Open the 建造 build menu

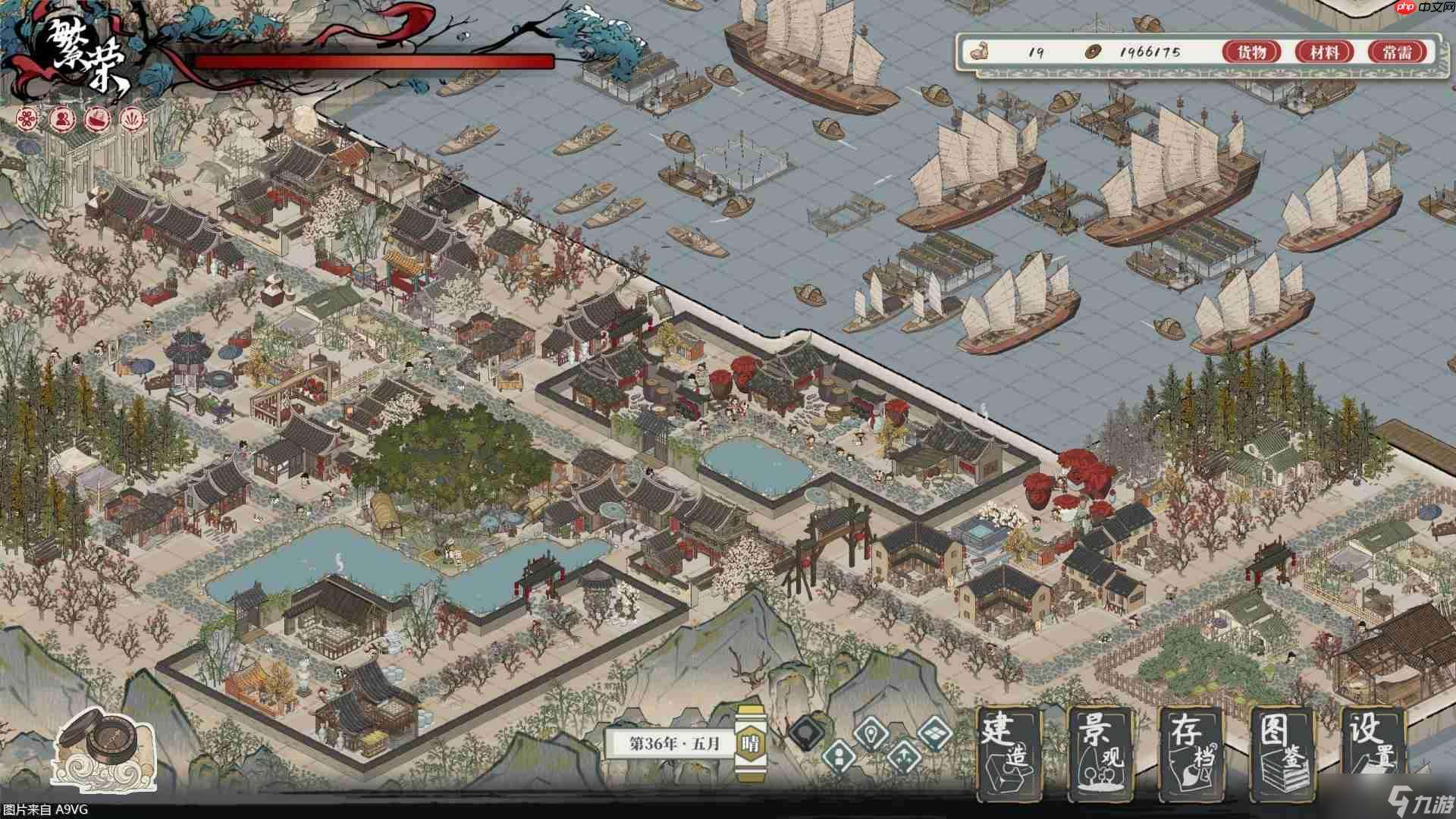pos(1008,752)
